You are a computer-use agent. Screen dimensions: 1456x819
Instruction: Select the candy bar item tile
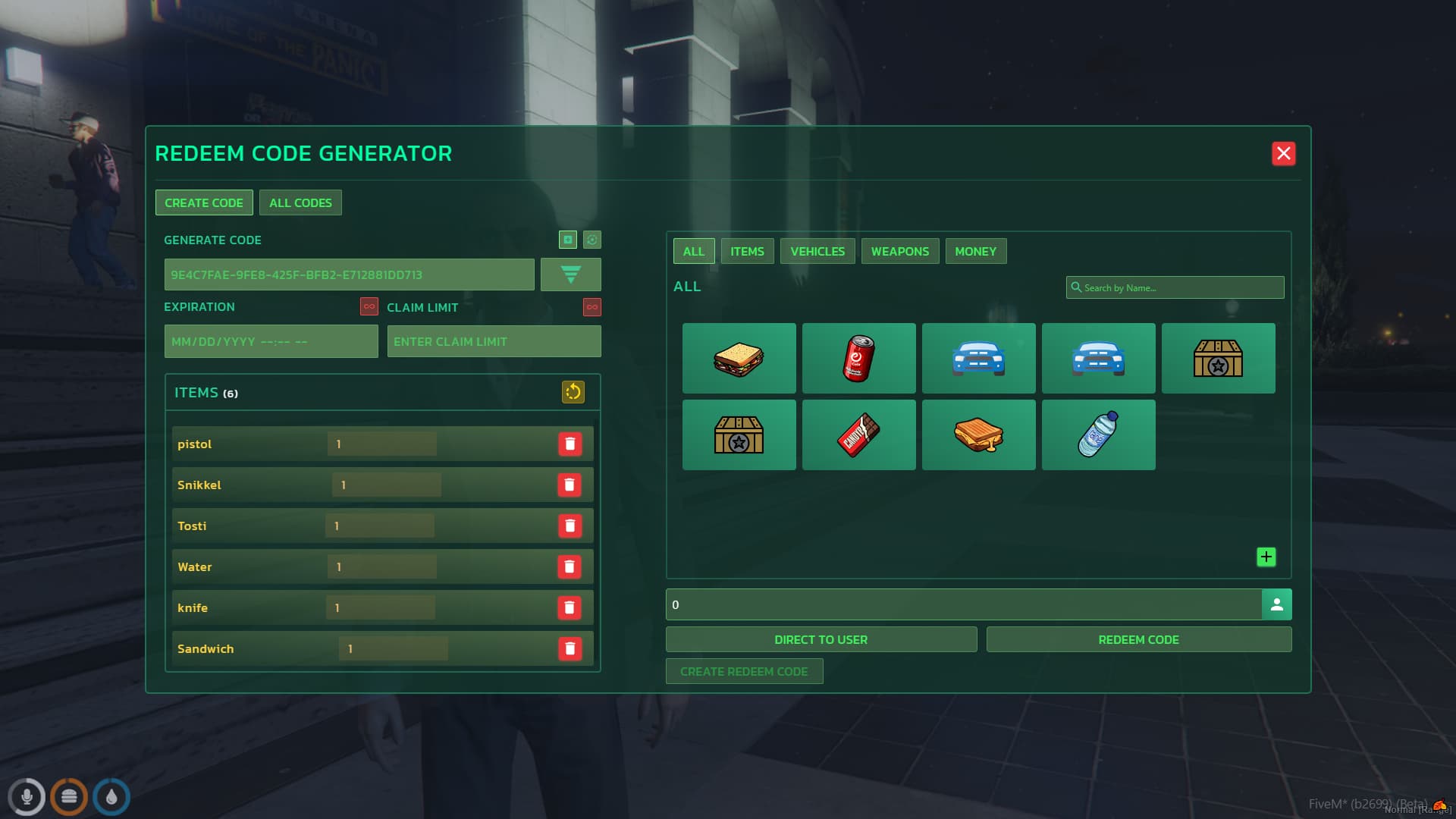(858, 435)
